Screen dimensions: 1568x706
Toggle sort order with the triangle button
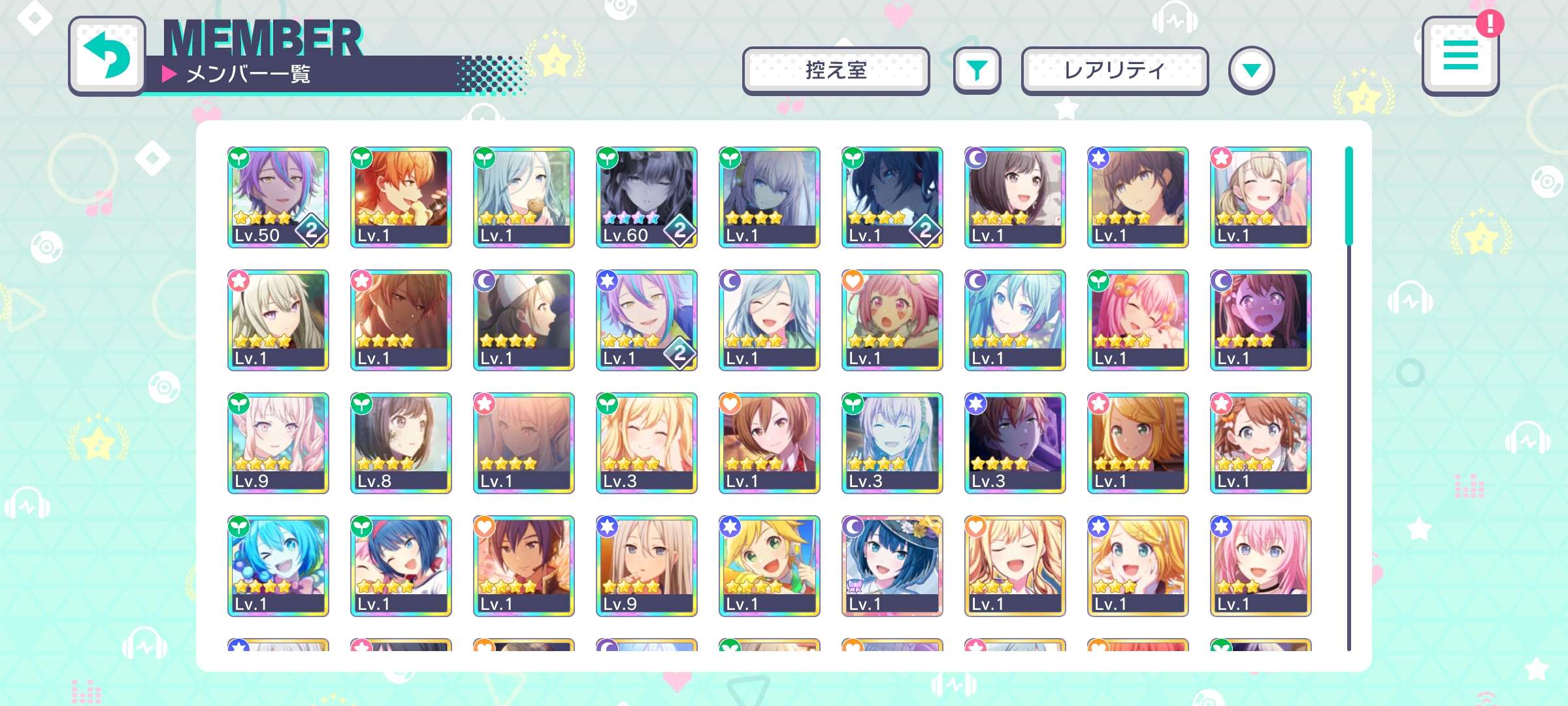pos(1251,71)
